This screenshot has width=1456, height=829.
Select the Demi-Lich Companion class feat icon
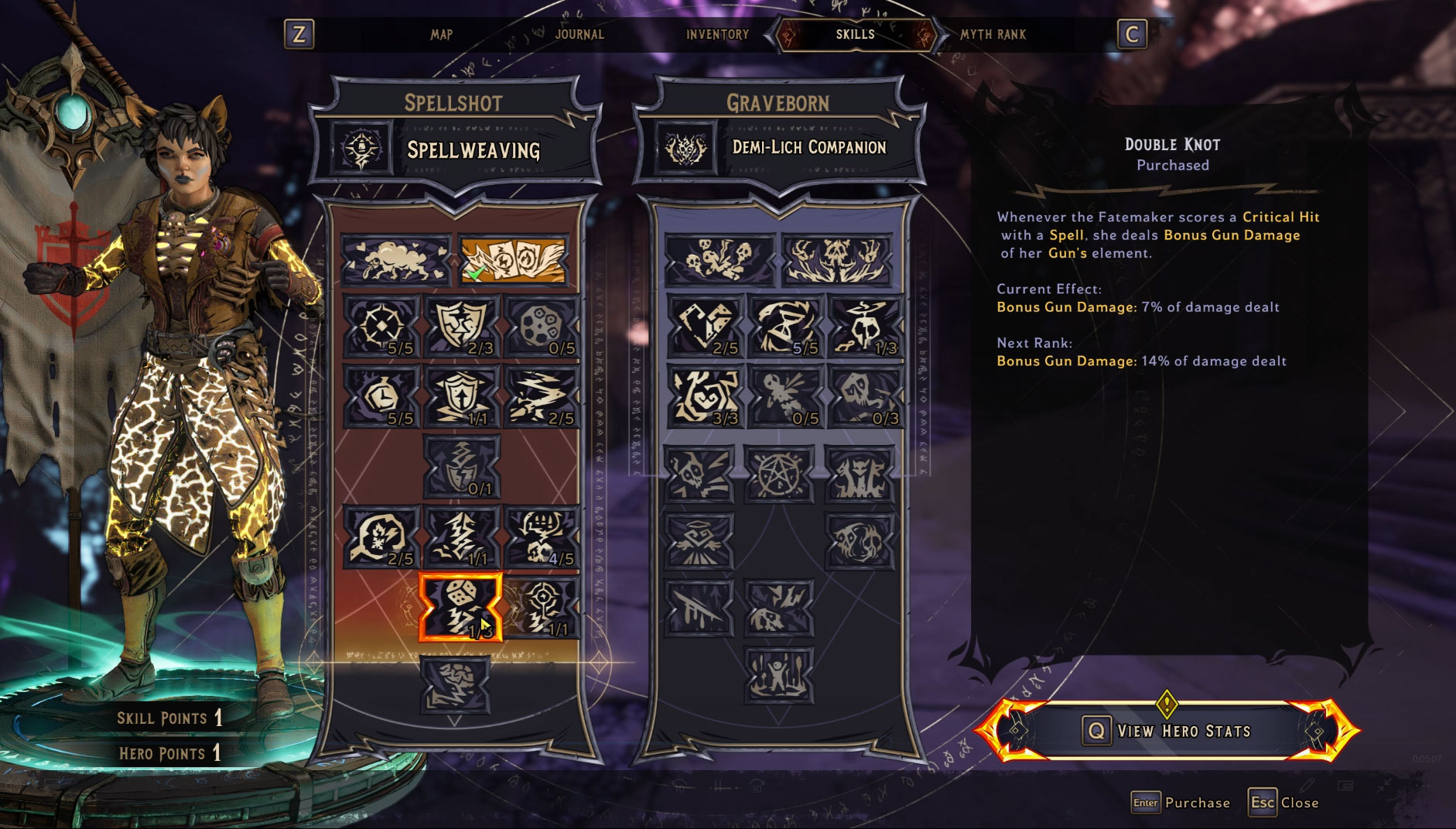point(685,147)
